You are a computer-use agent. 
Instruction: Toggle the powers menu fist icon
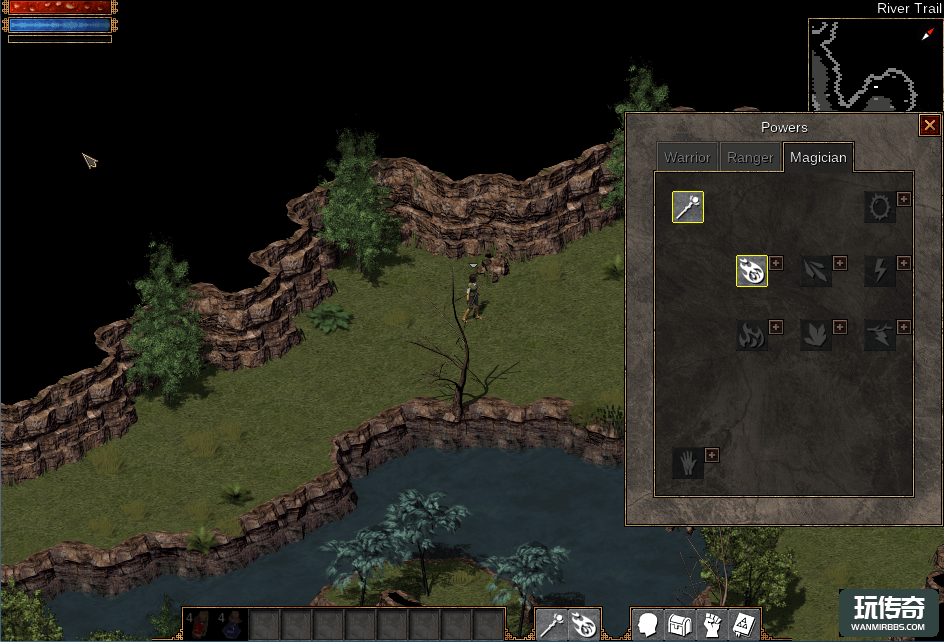click(x=712, y=625)
